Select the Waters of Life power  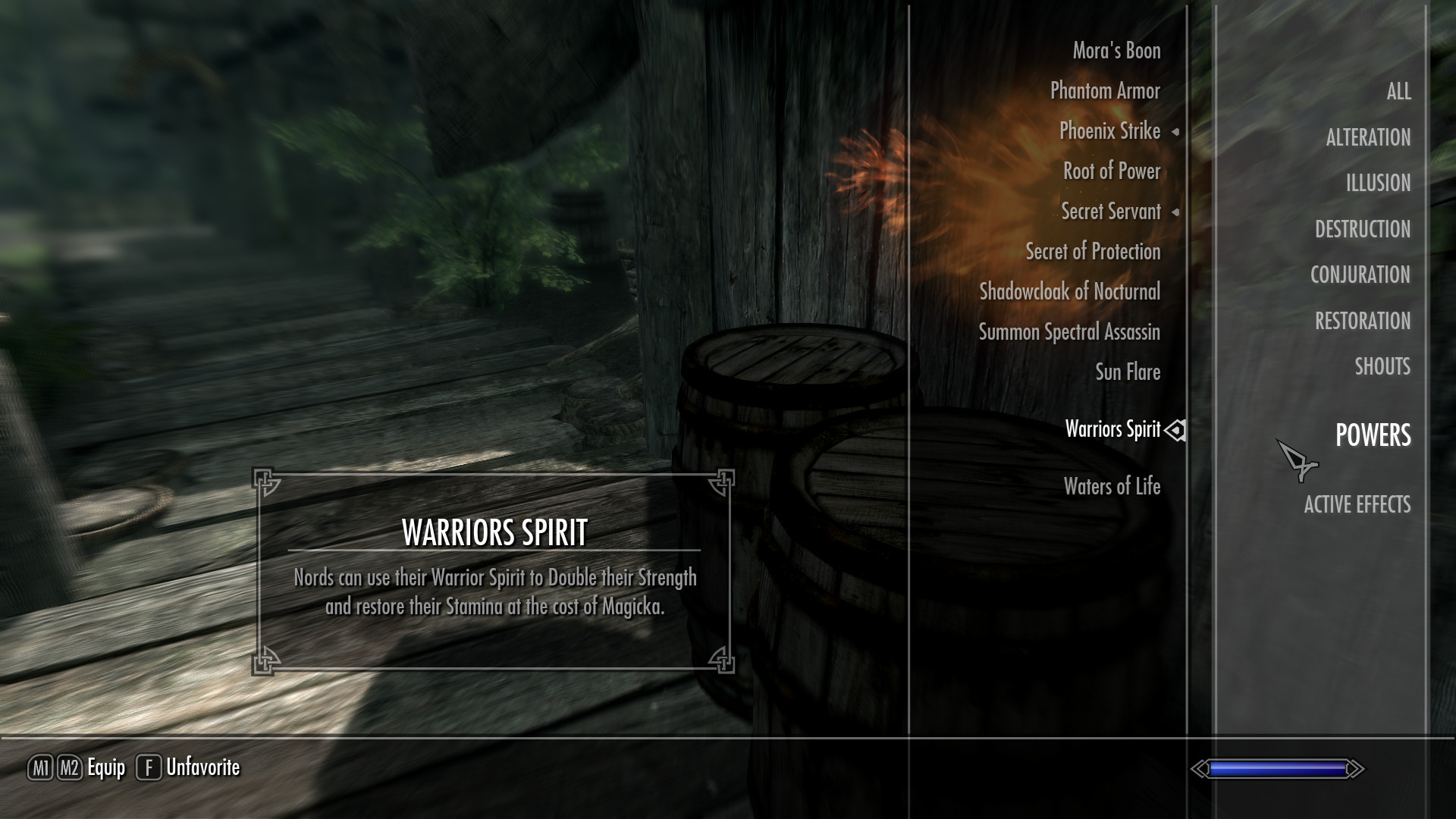[x=1112, y=487]
